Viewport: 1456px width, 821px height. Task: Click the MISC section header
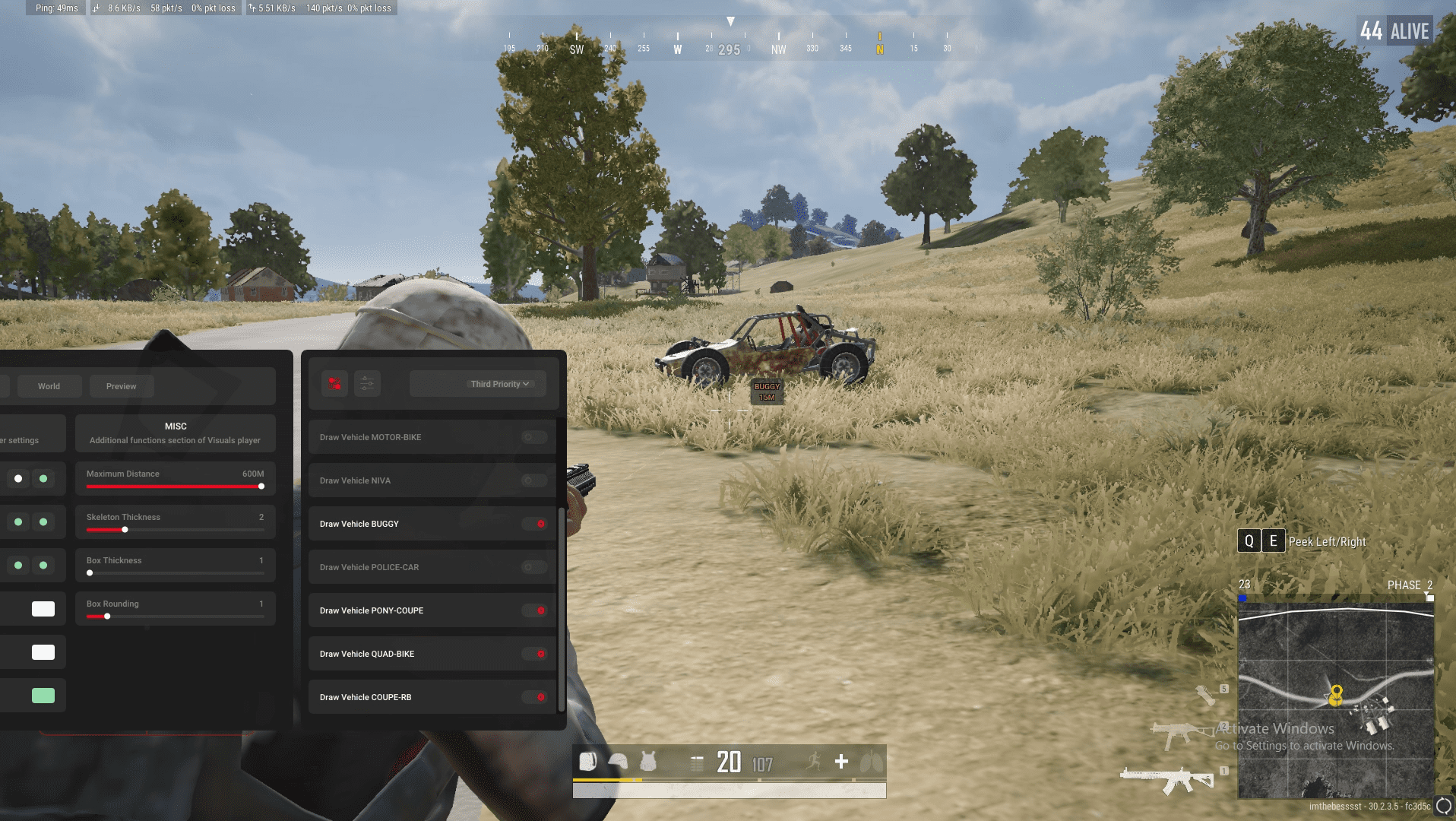tap(175, 426)
